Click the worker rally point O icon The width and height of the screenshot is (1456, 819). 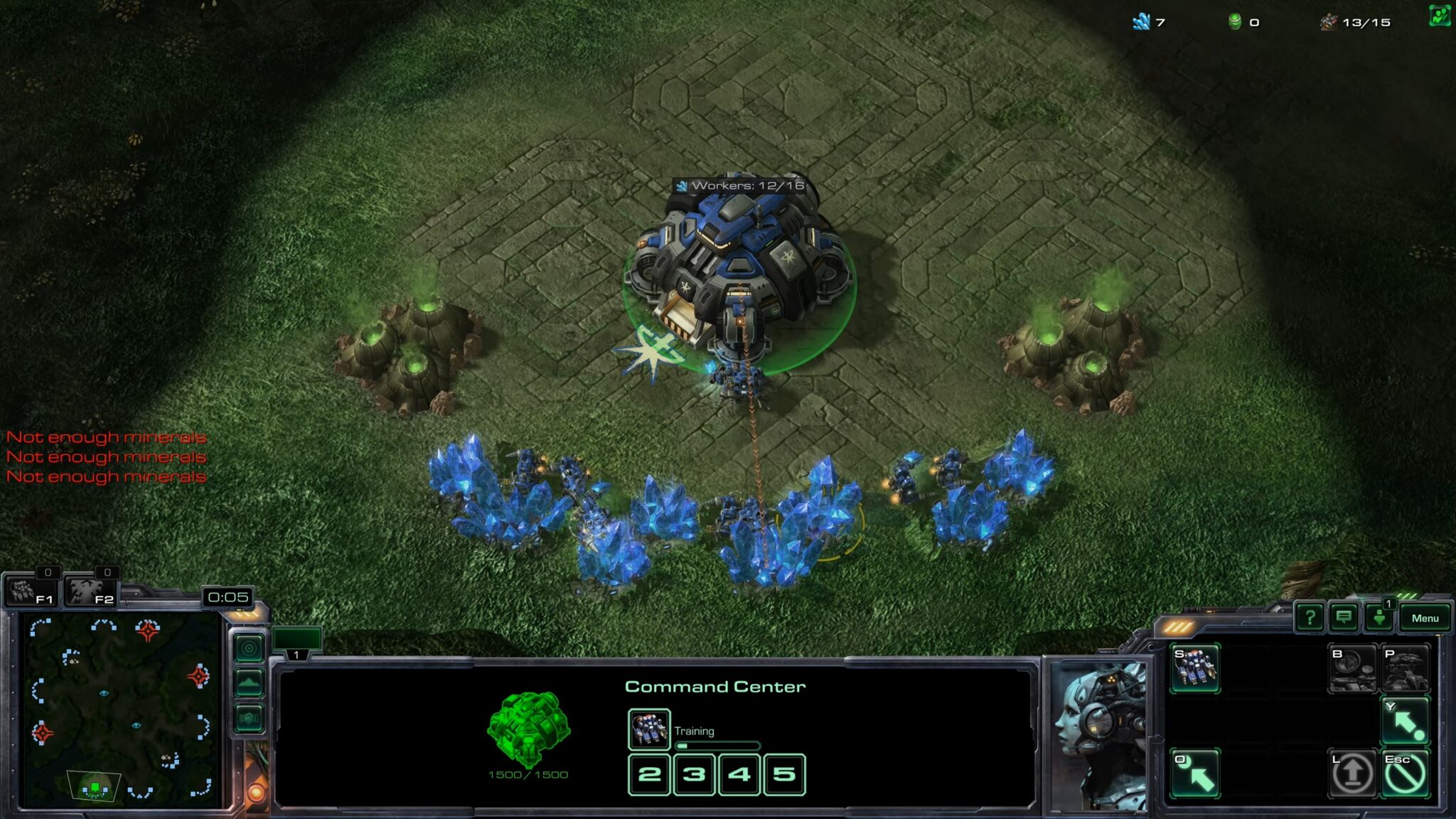click(1195, 772)
